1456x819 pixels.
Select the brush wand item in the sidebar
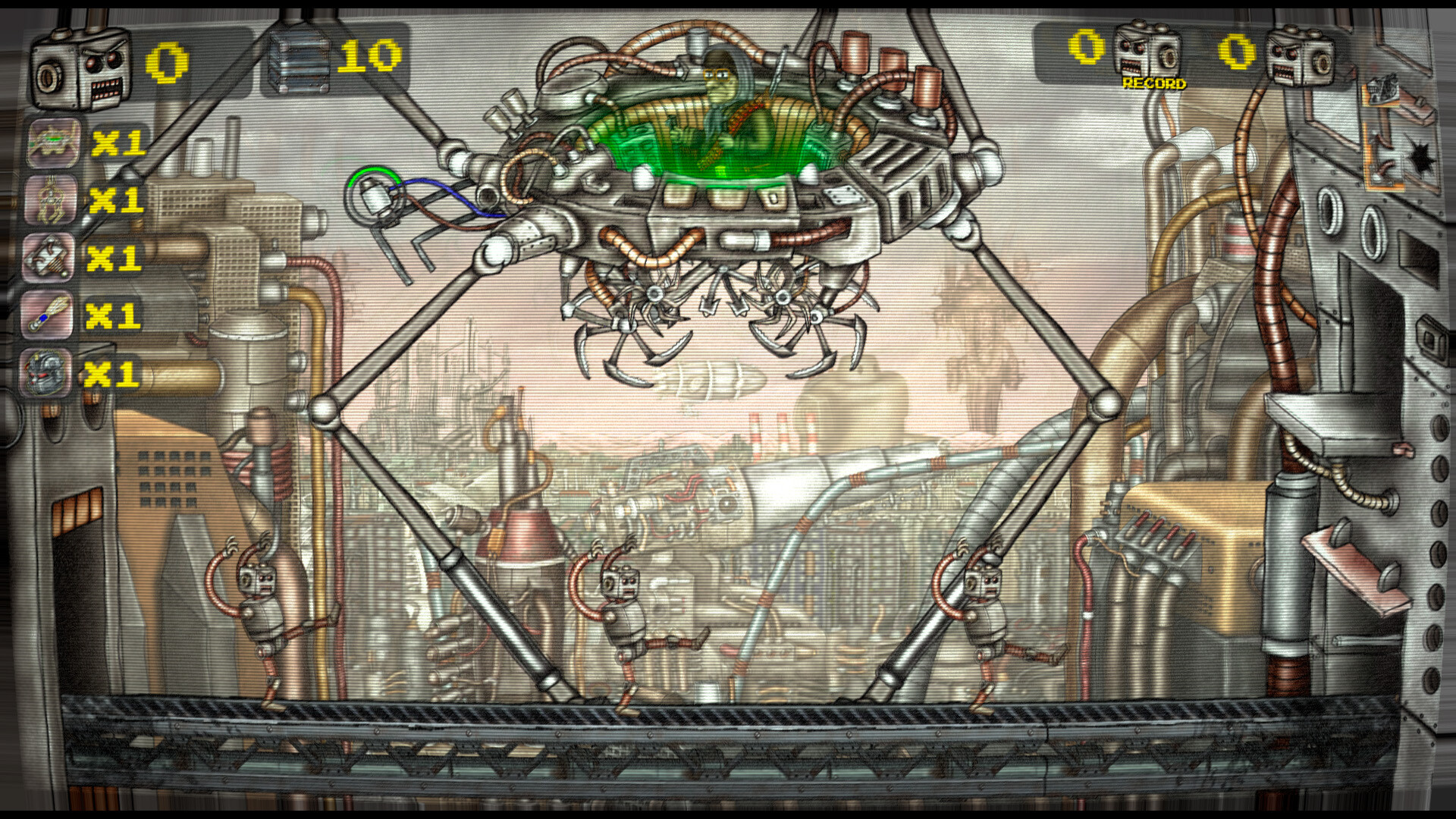click(49, 315)
